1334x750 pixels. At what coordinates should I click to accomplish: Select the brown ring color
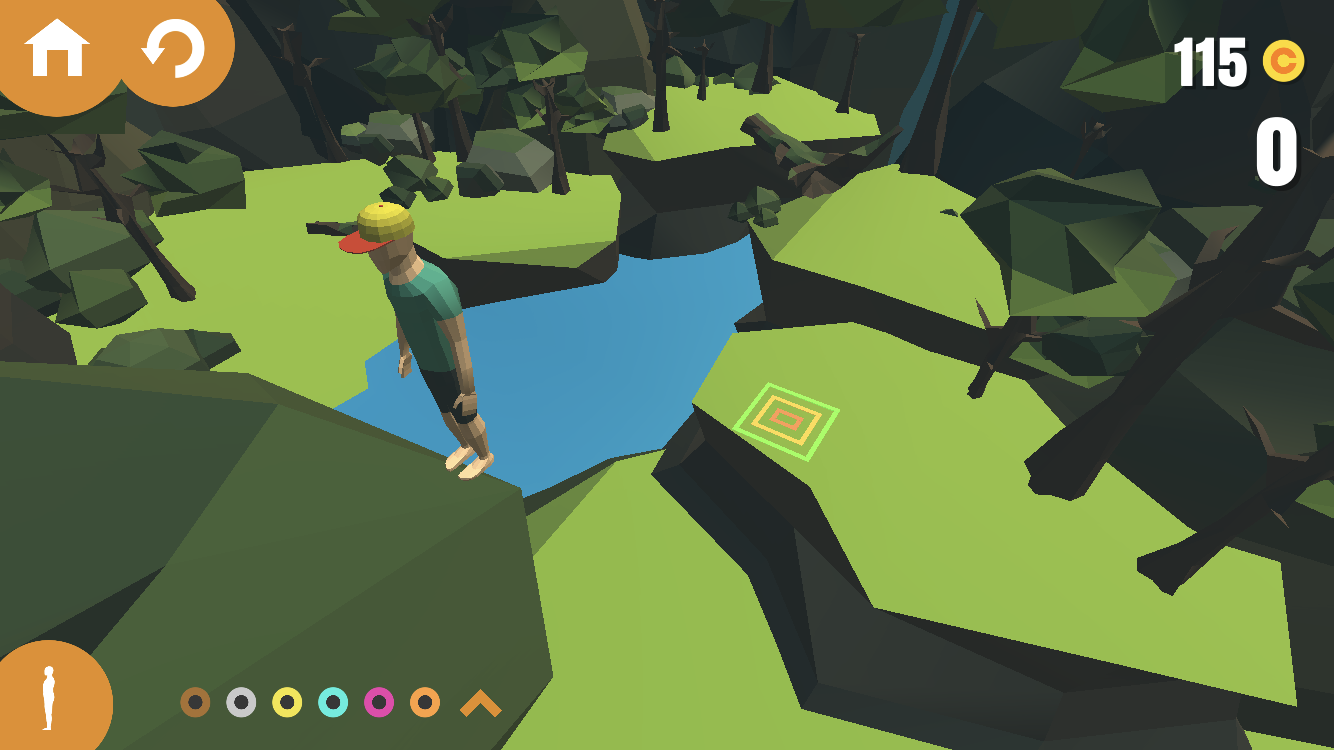pos(195,702)
